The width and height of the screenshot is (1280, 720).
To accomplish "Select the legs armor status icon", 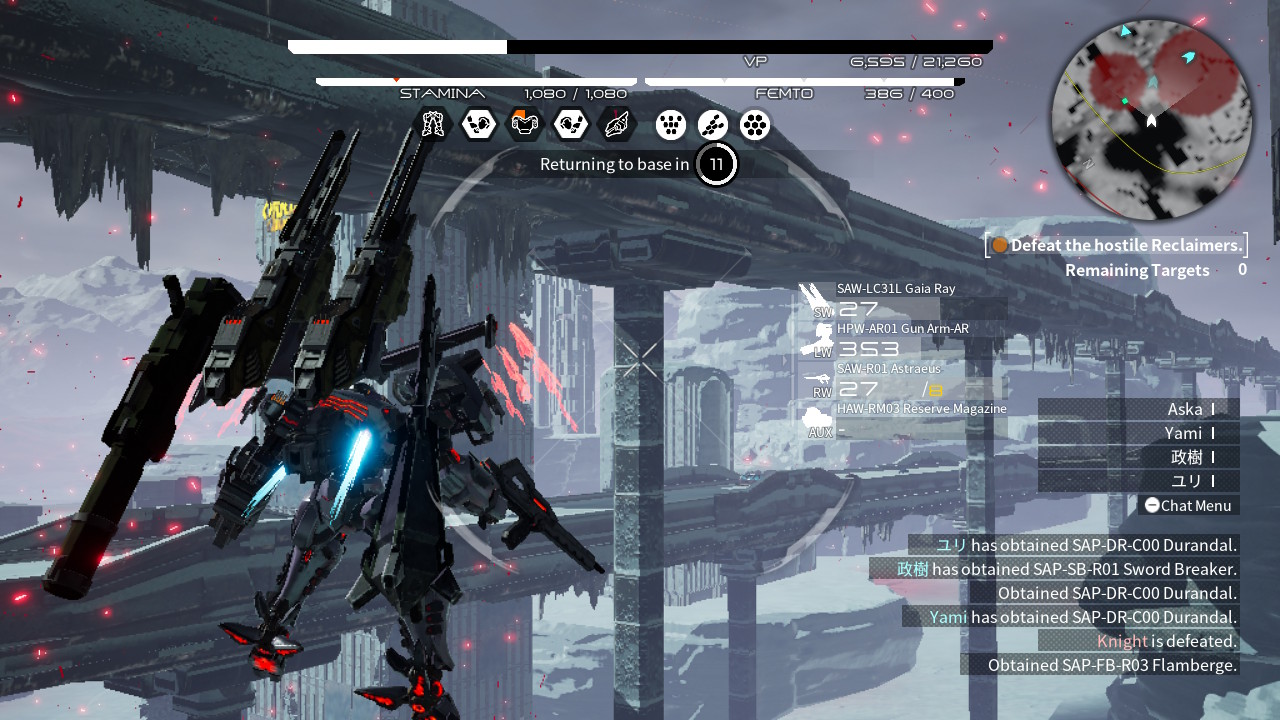I will tap(433, 124).
